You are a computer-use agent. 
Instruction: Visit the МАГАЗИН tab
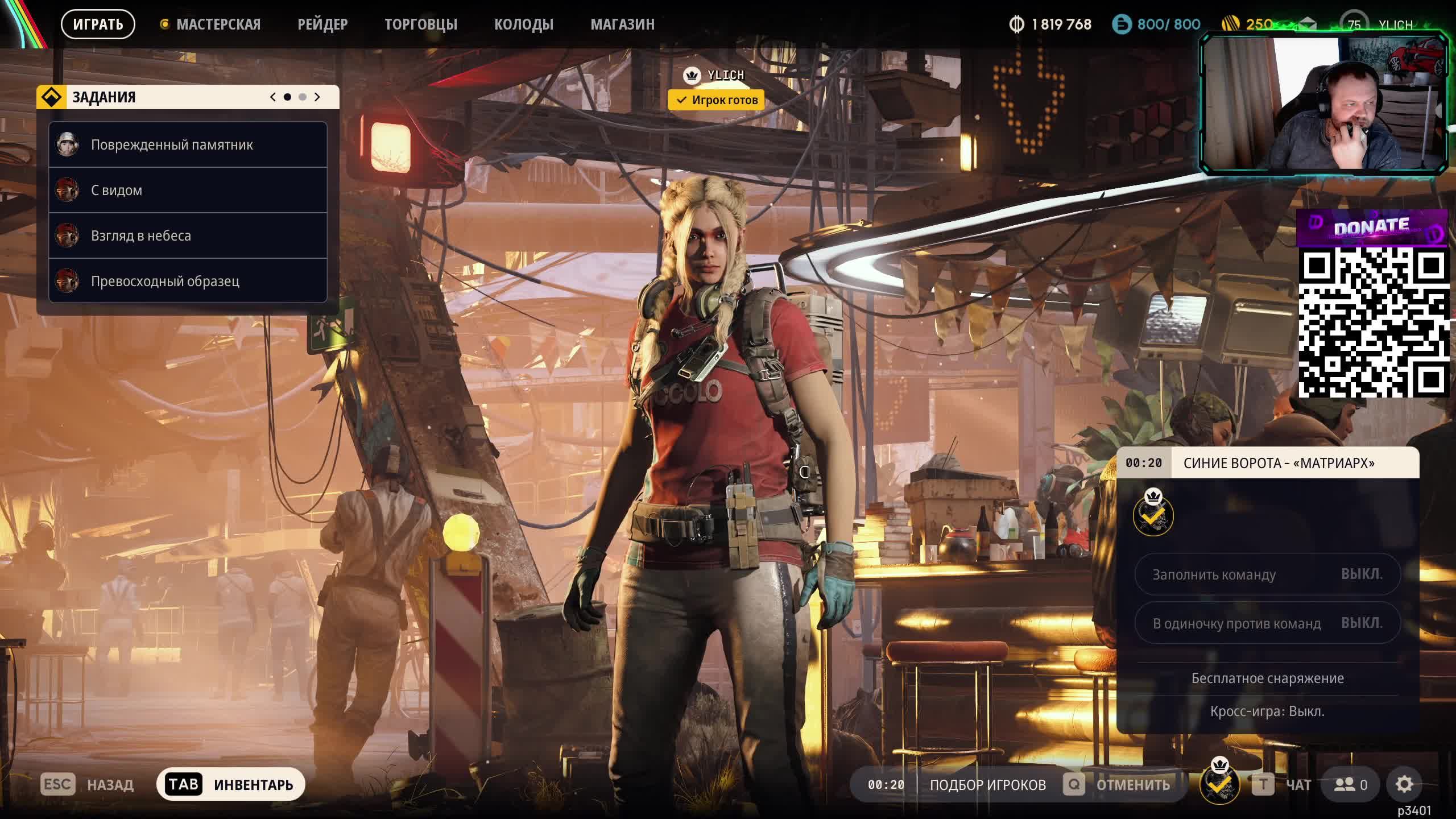coord(622,24)
